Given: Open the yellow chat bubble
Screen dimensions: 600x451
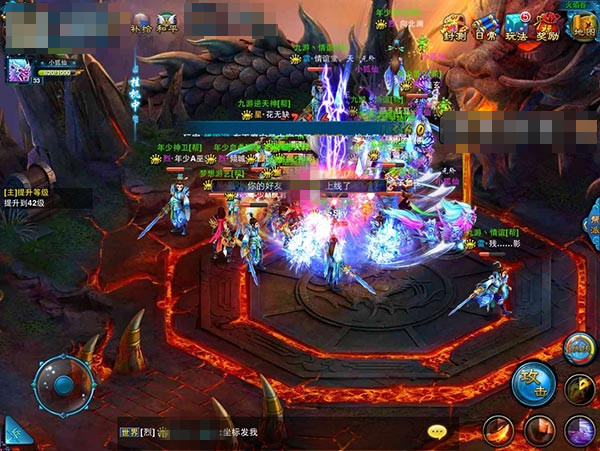Looking at the screenshot, I should tap(437, 432).
